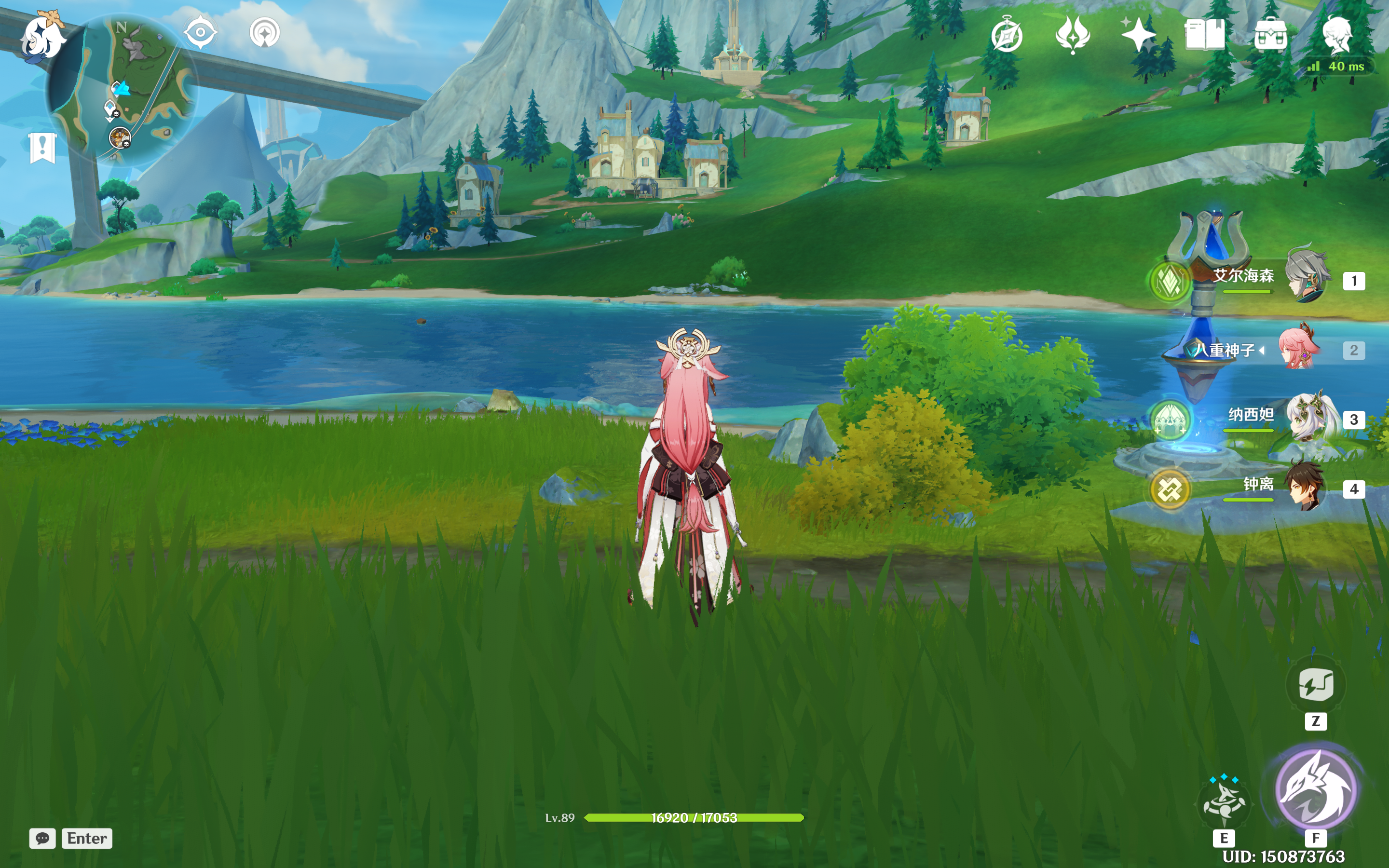Open the Adventurer compass icon
Screen dimensions: 1389x868
[x=1007, y=36]
